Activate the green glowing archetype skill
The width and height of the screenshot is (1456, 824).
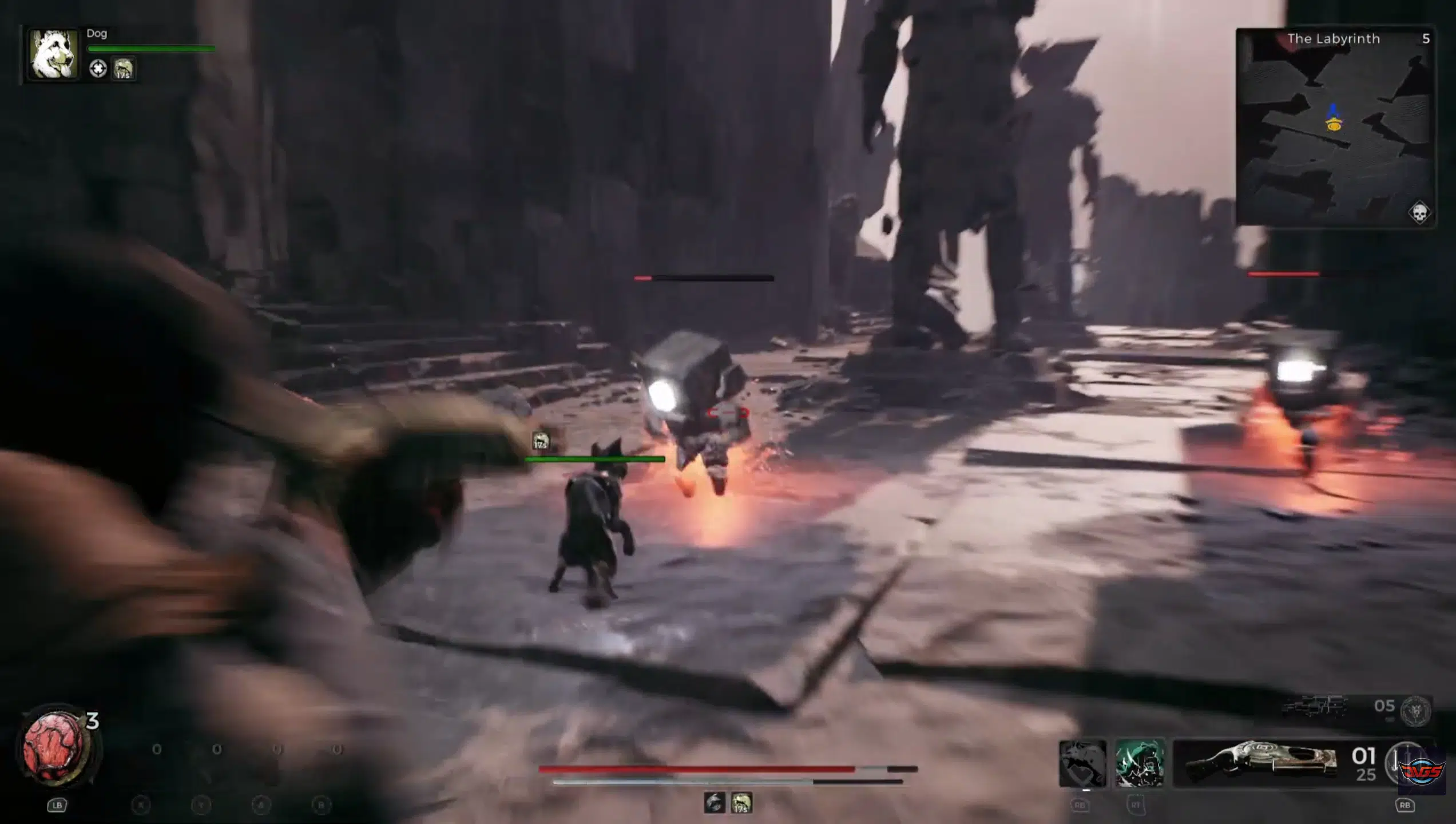(1139, 763)
